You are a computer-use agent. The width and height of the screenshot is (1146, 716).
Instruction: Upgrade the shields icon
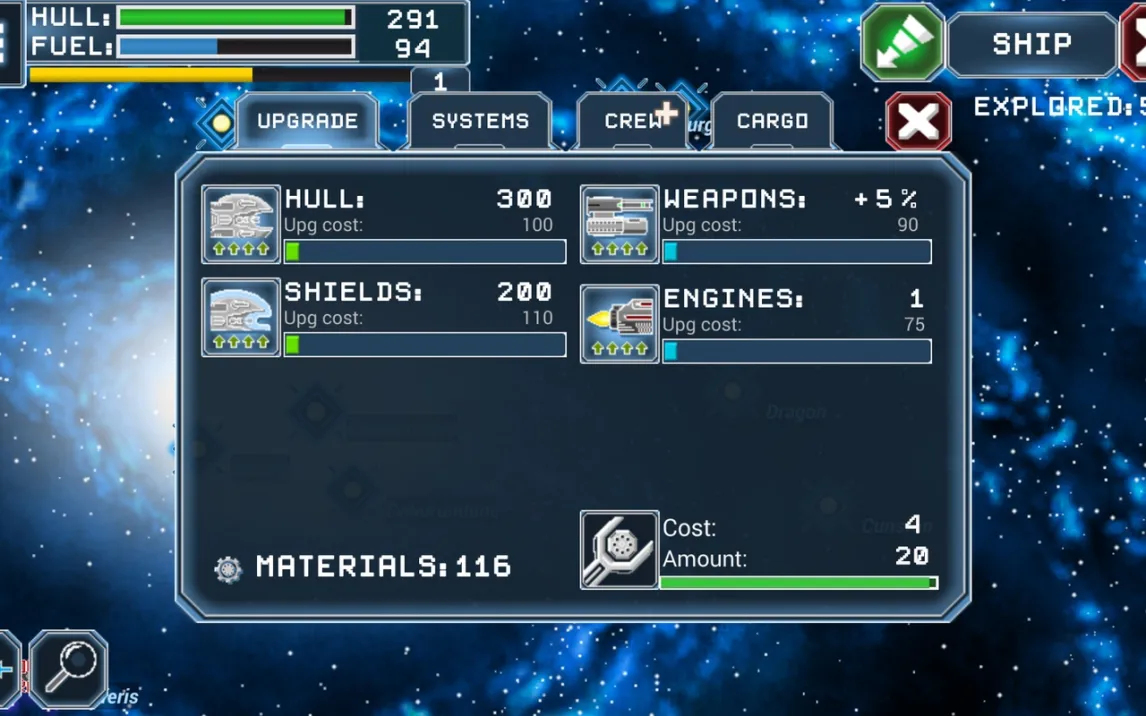pyautogui.click(x=241, y=317)
